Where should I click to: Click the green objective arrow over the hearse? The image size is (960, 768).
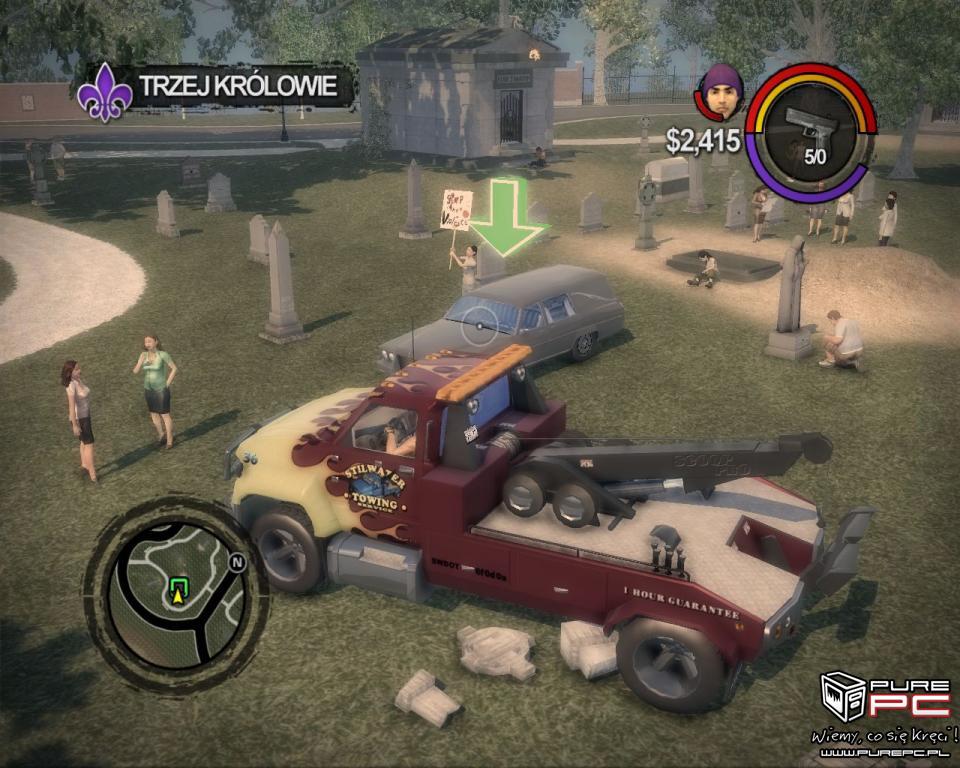point(508,218)
